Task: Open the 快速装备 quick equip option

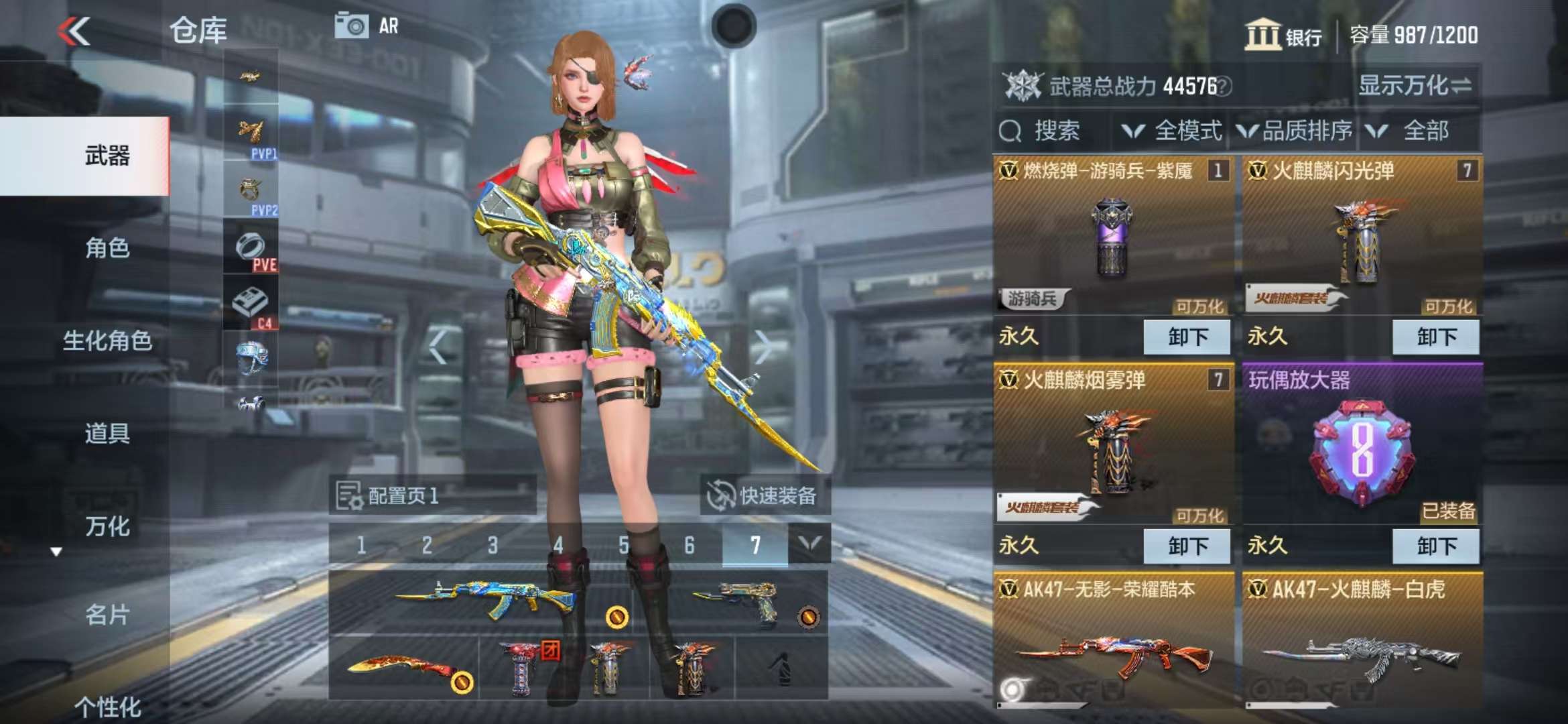Action: point(764,496)
